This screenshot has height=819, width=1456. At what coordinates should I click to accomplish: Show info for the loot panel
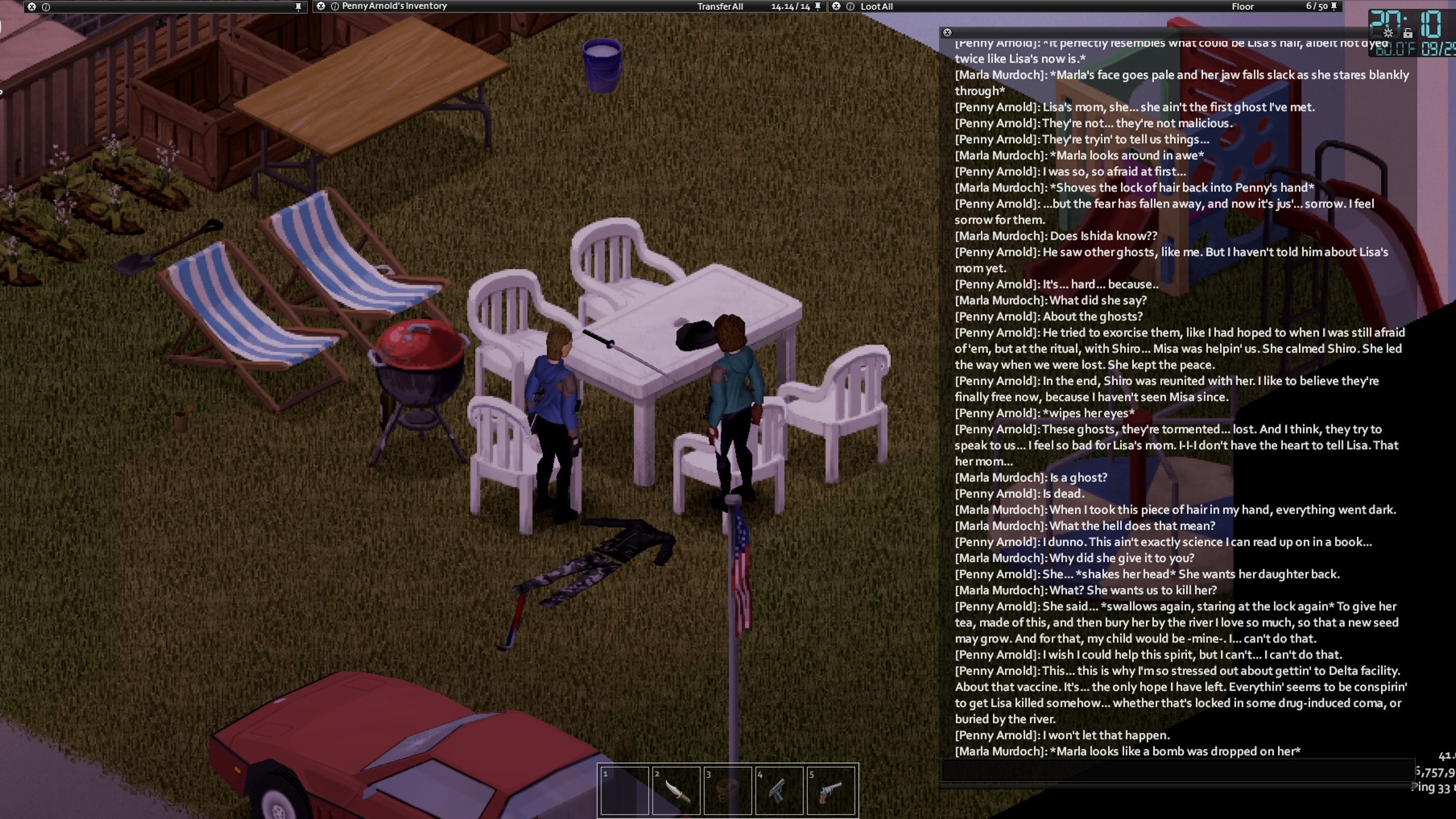[x=850, y=7]
